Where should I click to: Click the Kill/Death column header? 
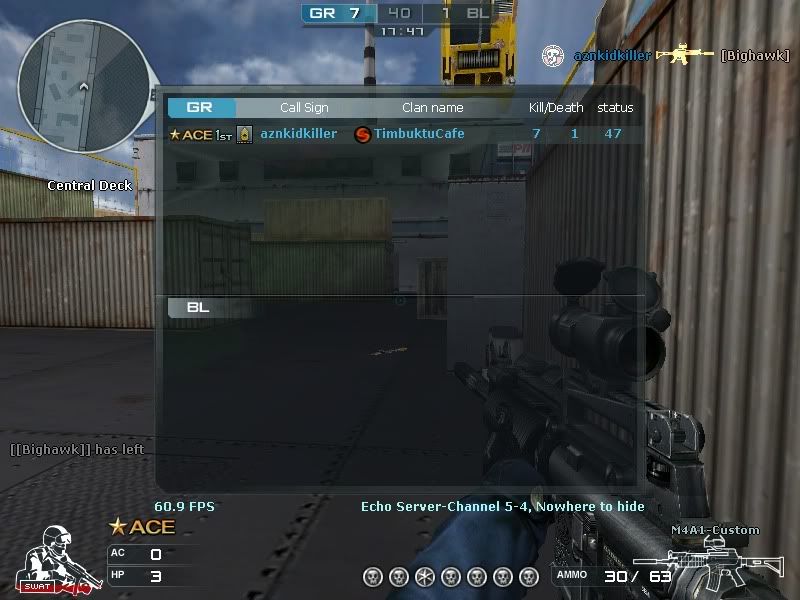(x=556, y=107)
